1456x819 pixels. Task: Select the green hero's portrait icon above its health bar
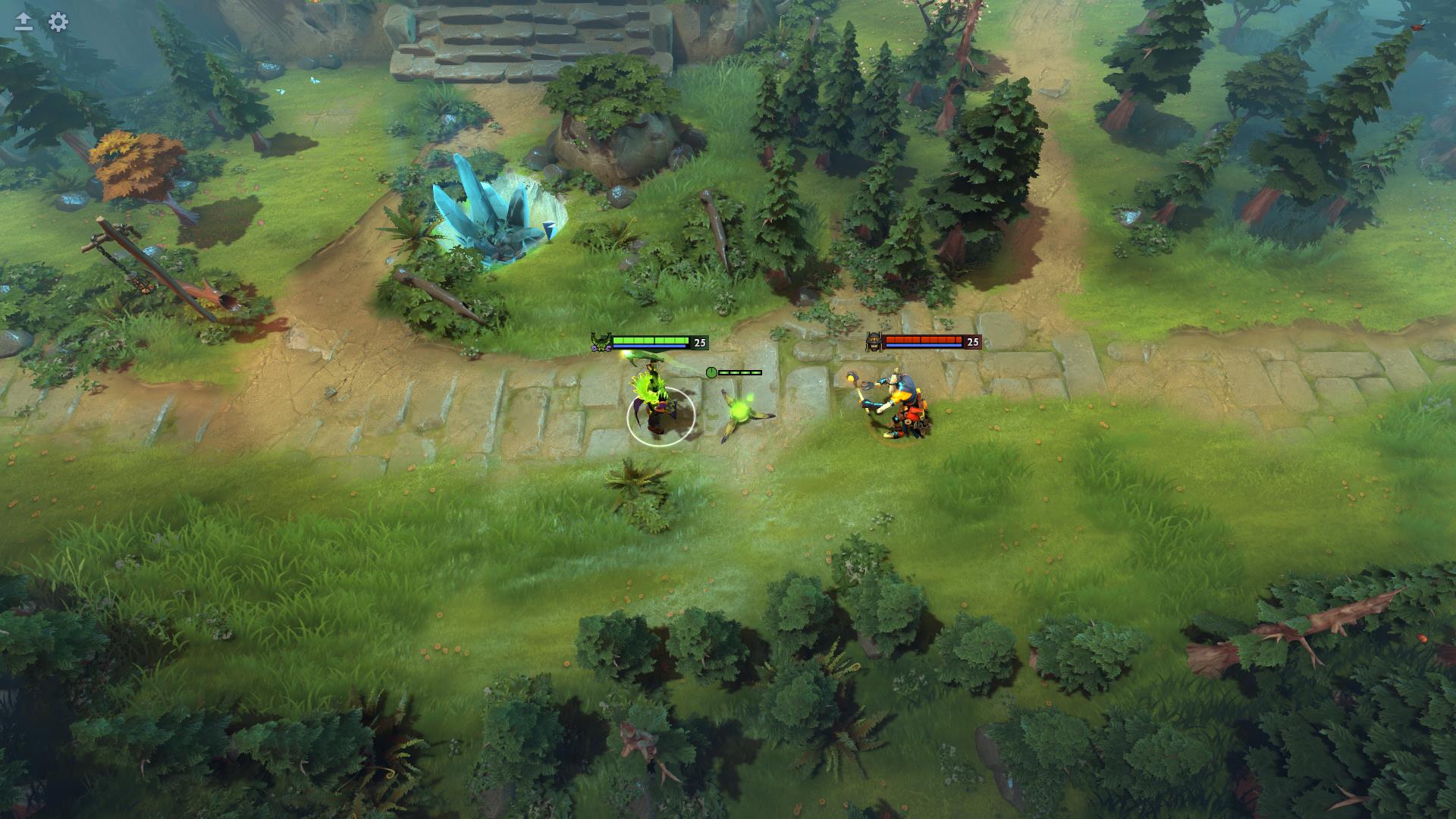[599, 343]
